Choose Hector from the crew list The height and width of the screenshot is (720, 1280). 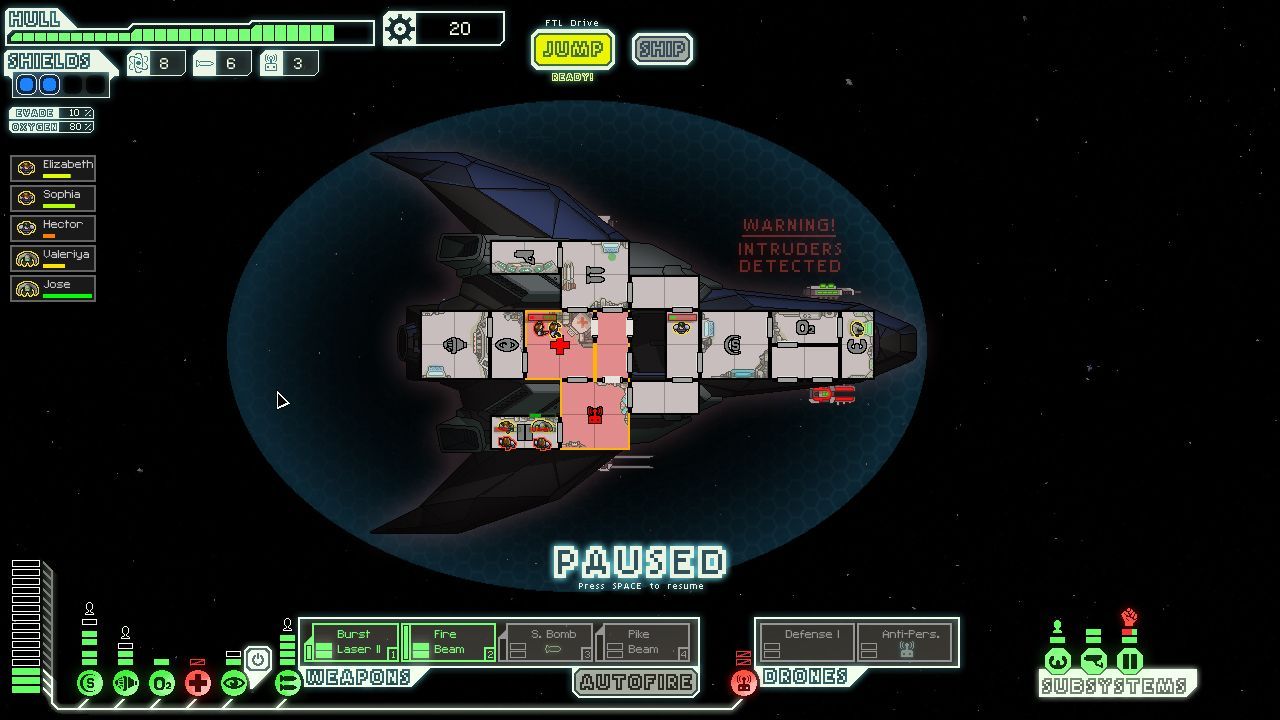pyautogui.click(x=53, y=228)
